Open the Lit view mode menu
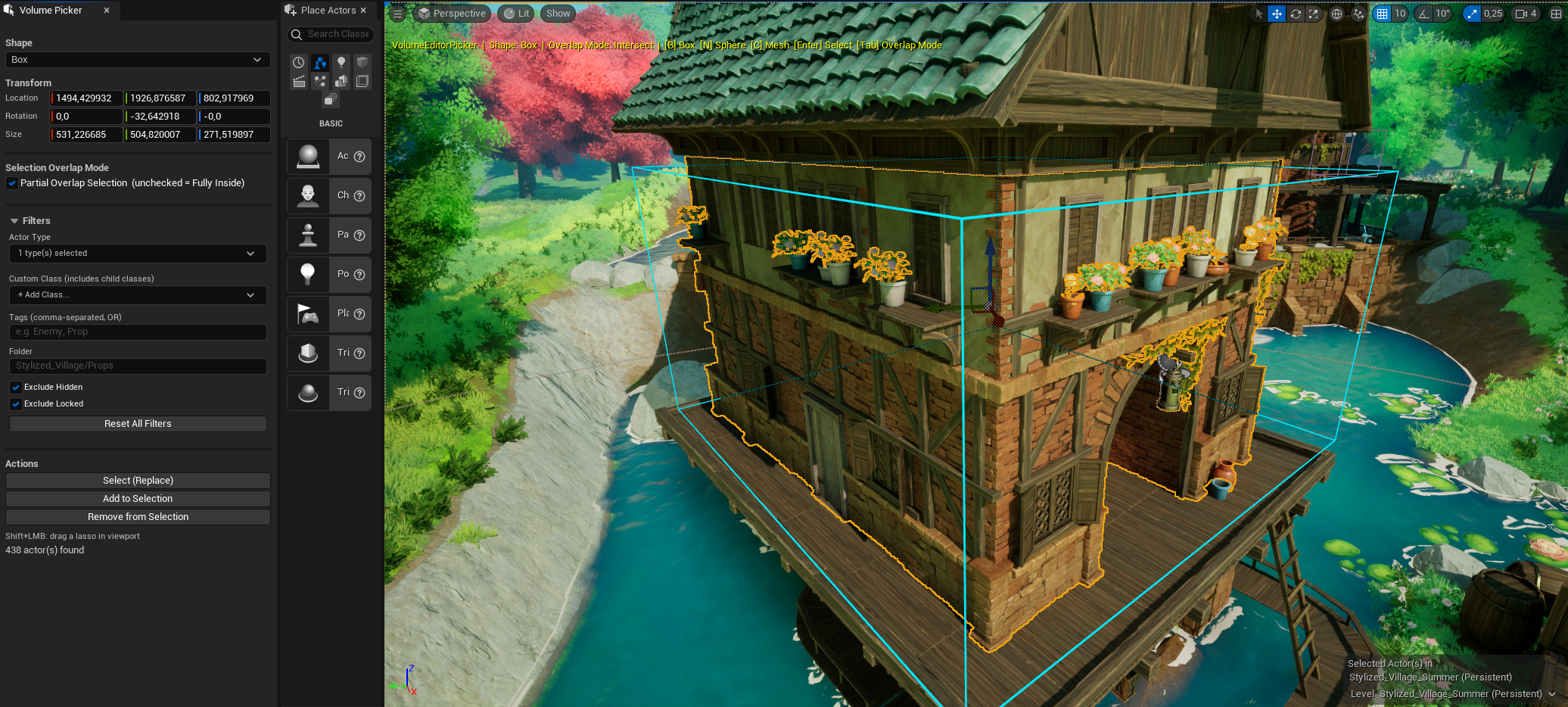The height and width of the screenshot is (707, 1568). [x=516, y=14]
